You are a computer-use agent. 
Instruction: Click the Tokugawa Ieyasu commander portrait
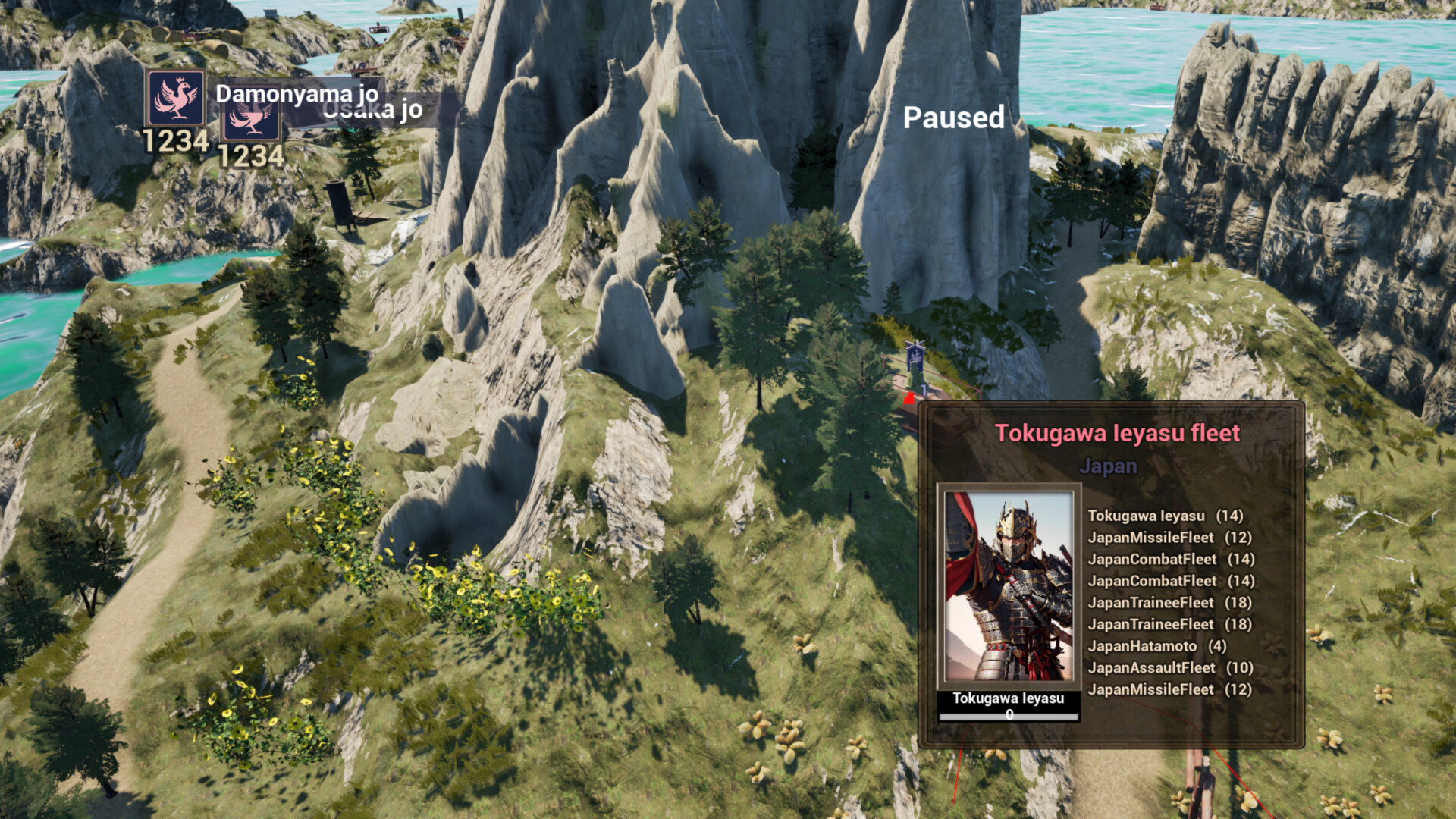[x=1009, y=586]
